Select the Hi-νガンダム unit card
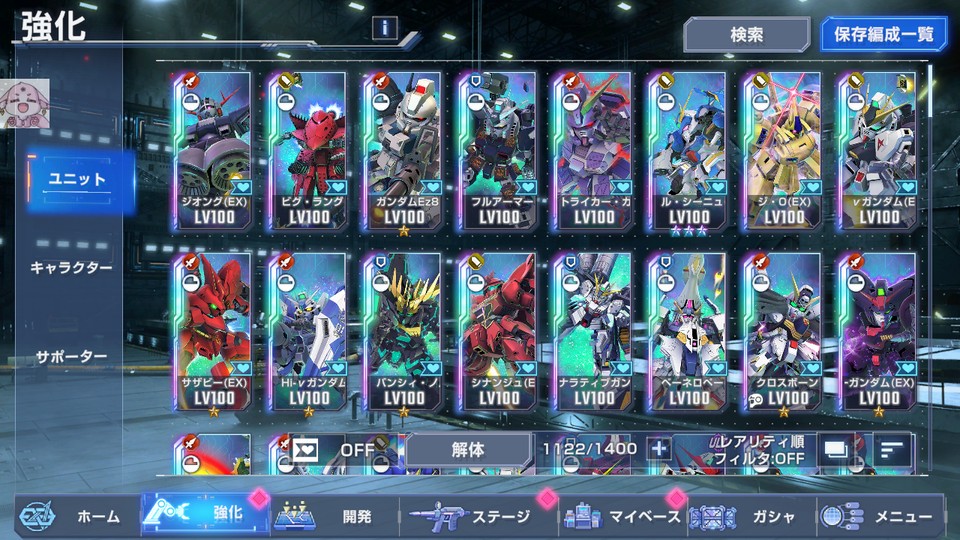The width and height of the screenshot is (960, 540). (x=307, y=332)
